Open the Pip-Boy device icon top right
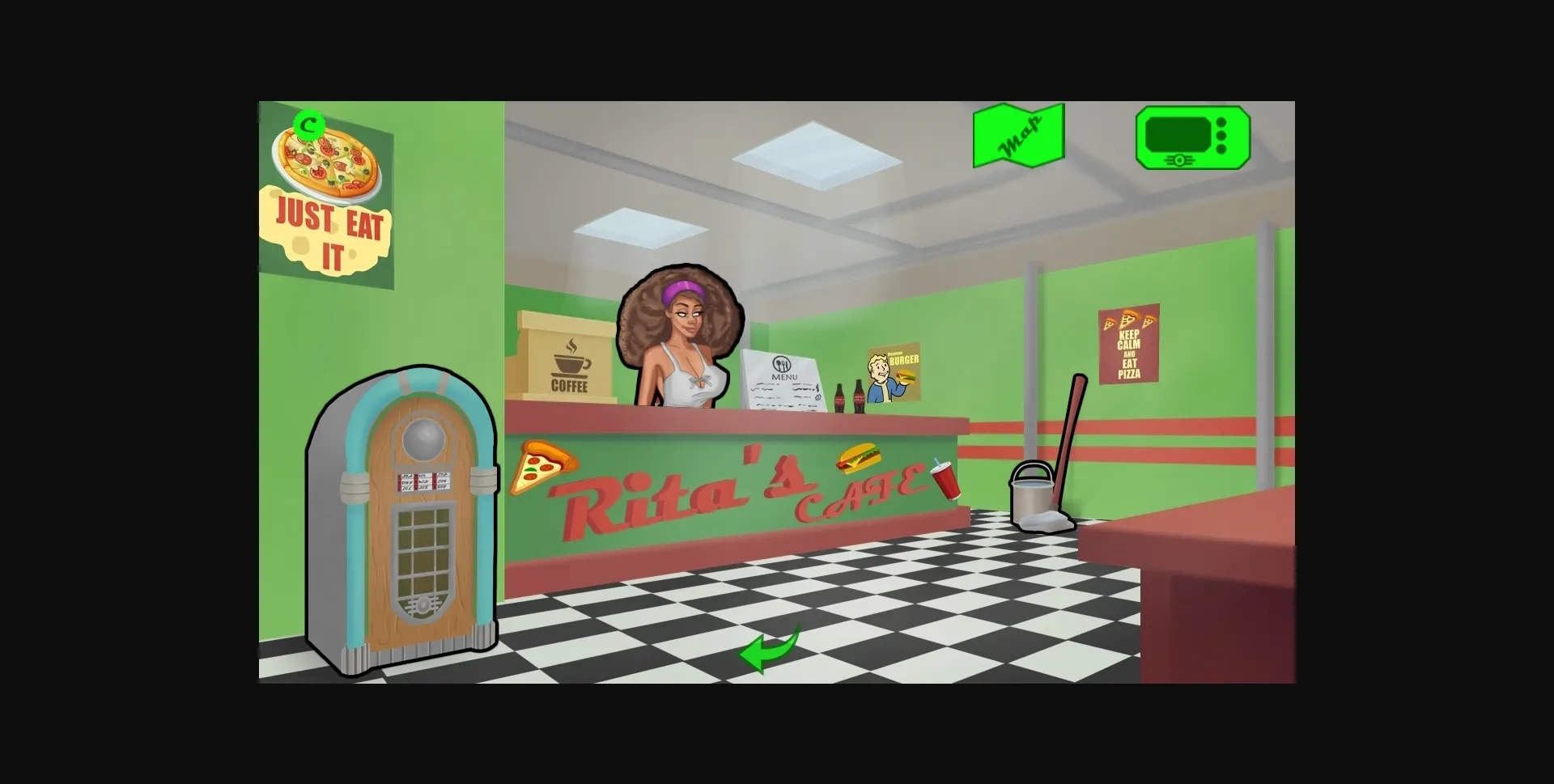 (1193, 138)
